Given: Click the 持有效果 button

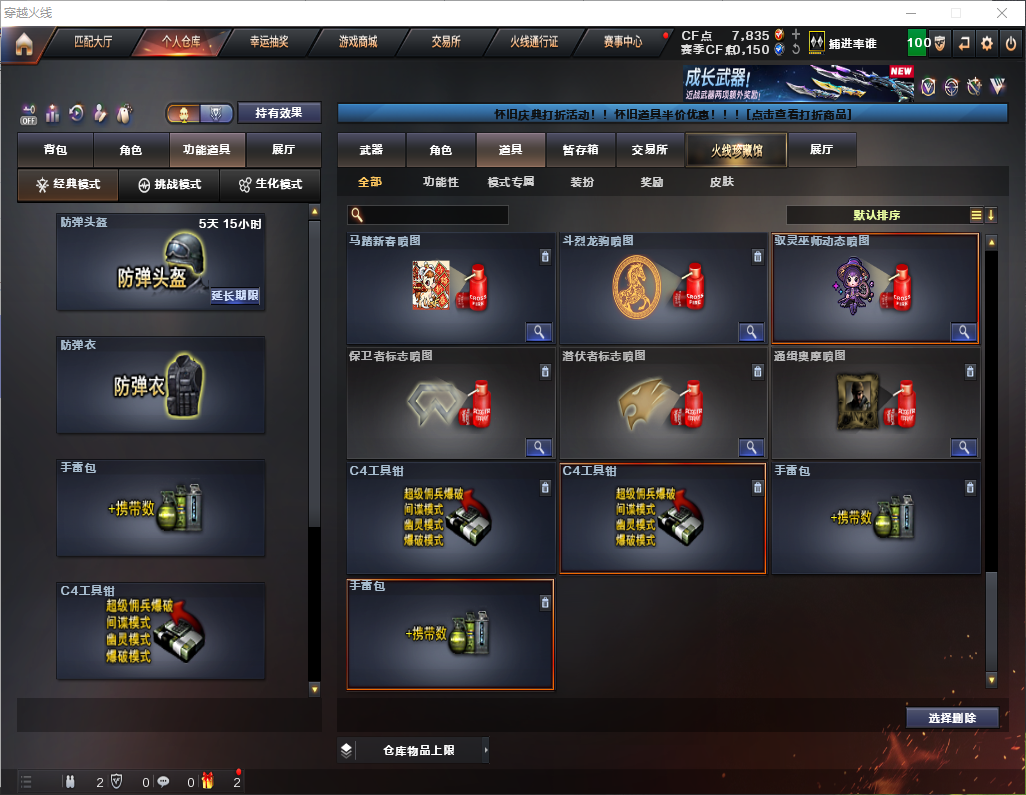Looking at the screenshot, I should [x=278, y=113].
